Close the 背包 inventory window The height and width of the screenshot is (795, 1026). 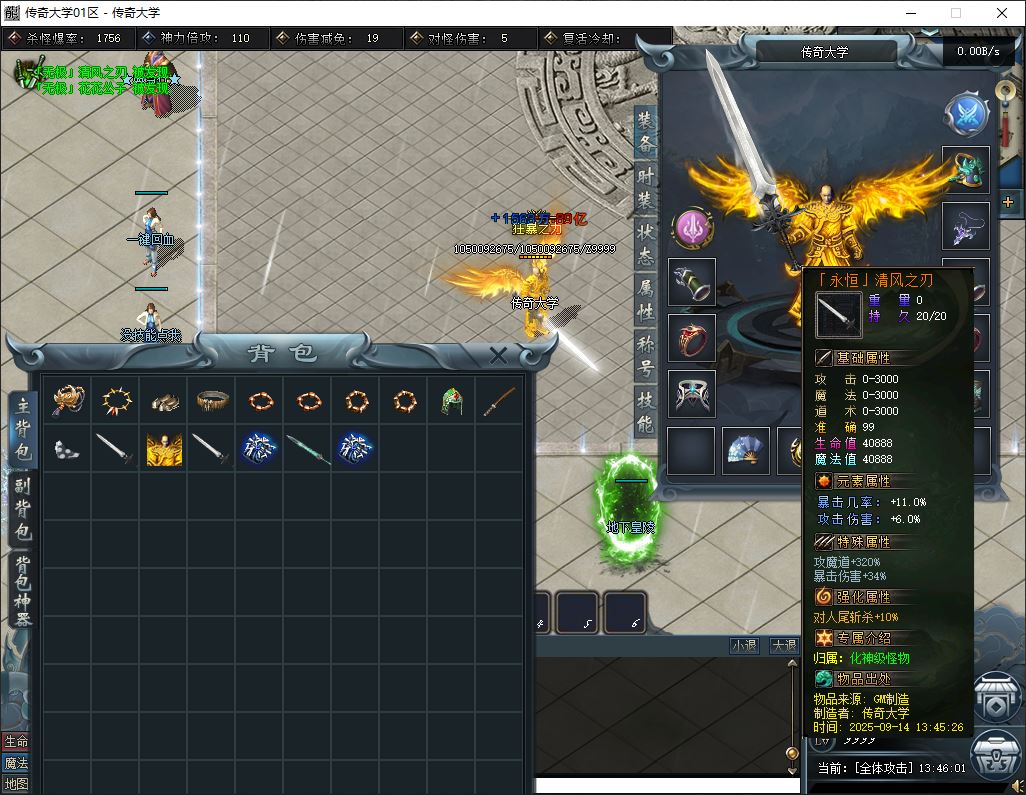pyautogui.click(x=498, y=354)
